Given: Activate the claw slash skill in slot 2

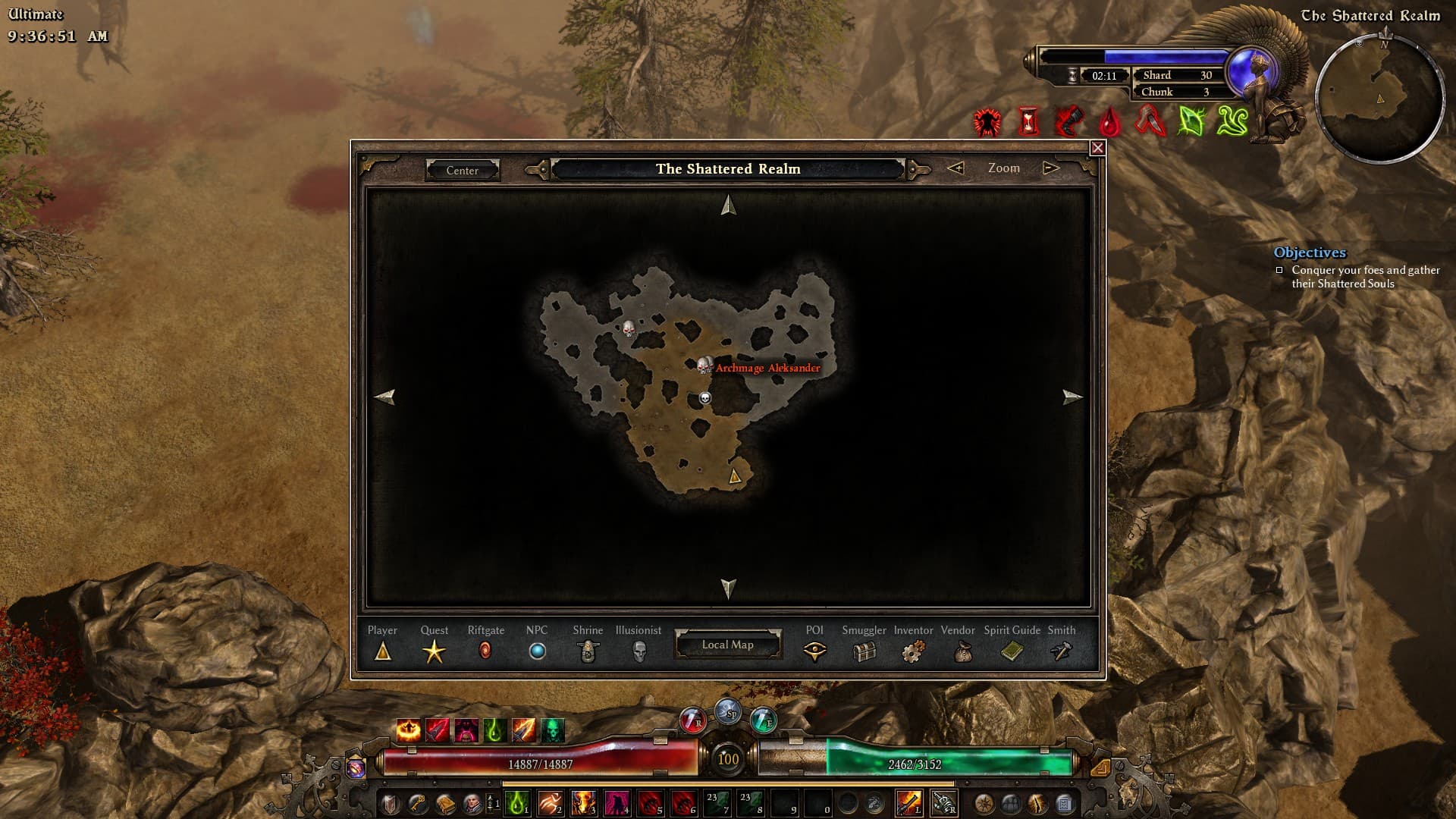Looking at the screenshot, I should pos(551,802).
